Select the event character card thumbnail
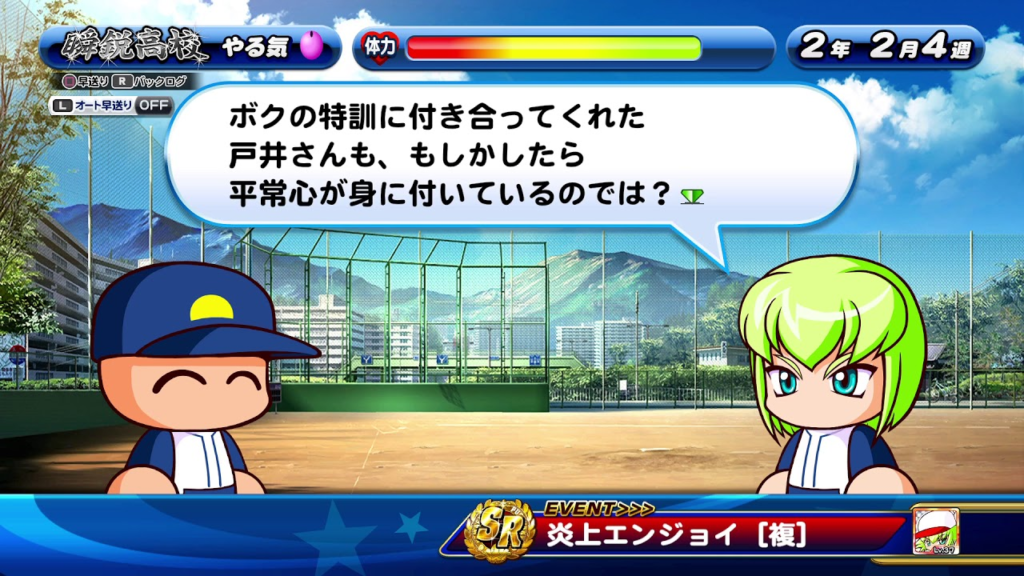Viewport: 1024px width, 576px height. coord(935,531)
